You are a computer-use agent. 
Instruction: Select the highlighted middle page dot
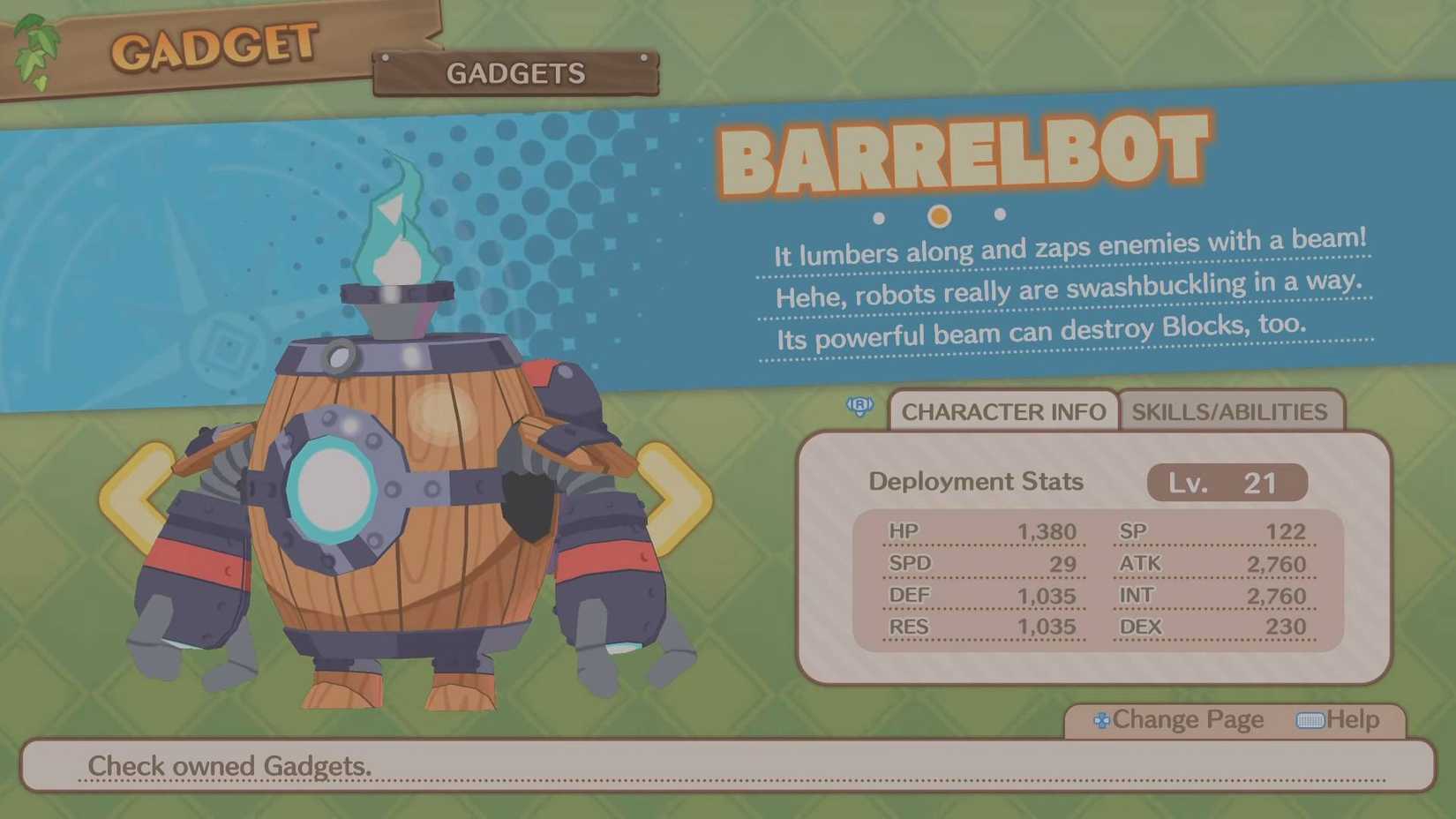coord(938,214)
